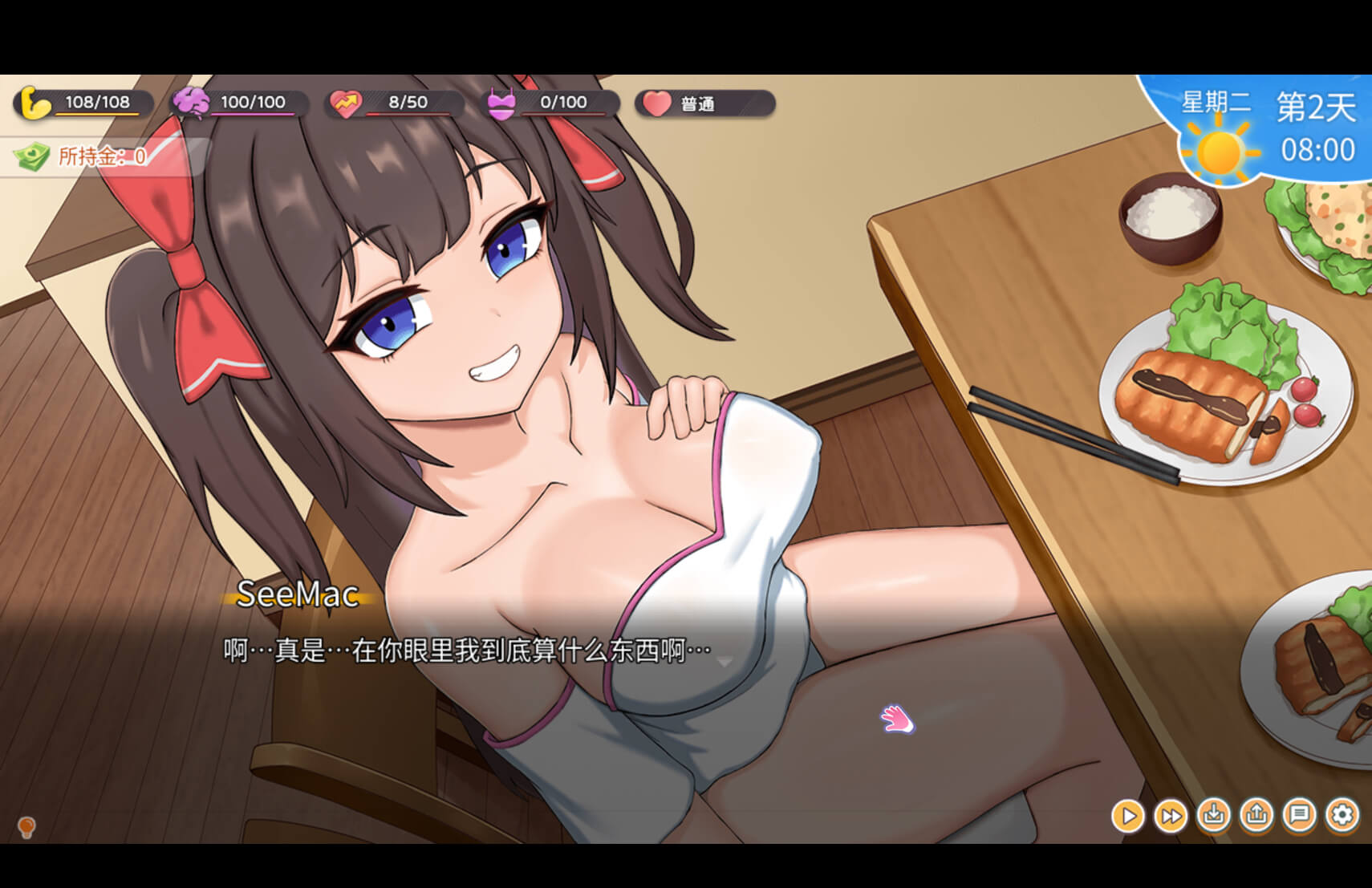Advance the dialogue text box
Viewport: 1372px width, 888px height.
coord(481,651)
